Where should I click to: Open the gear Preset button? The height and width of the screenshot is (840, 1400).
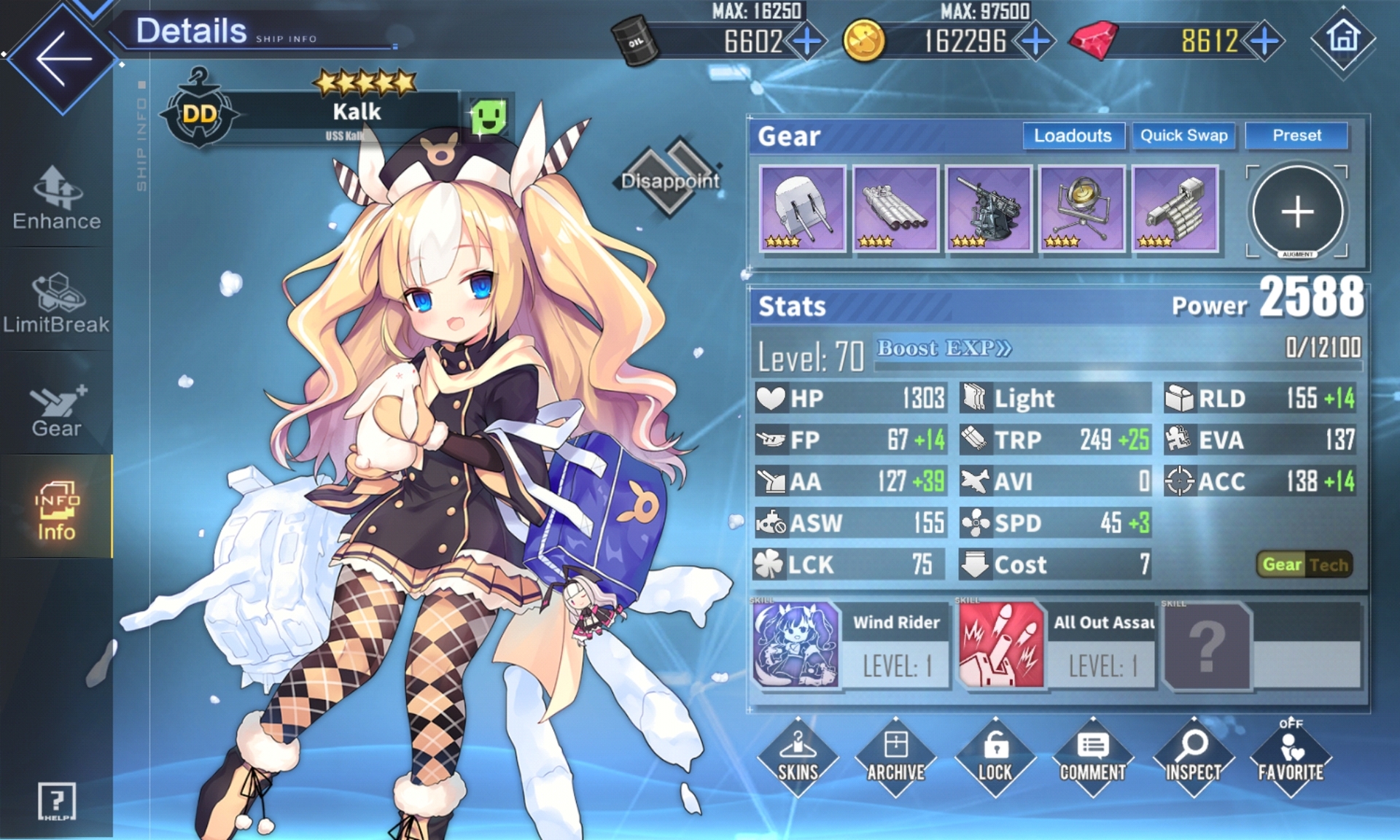point(1296,136)
